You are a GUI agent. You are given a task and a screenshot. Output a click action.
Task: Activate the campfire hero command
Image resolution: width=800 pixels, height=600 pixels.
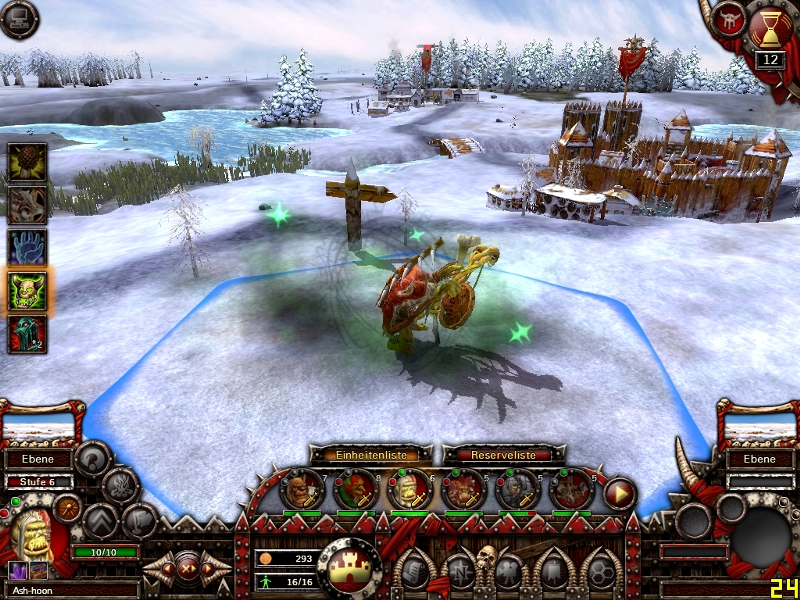120,486
